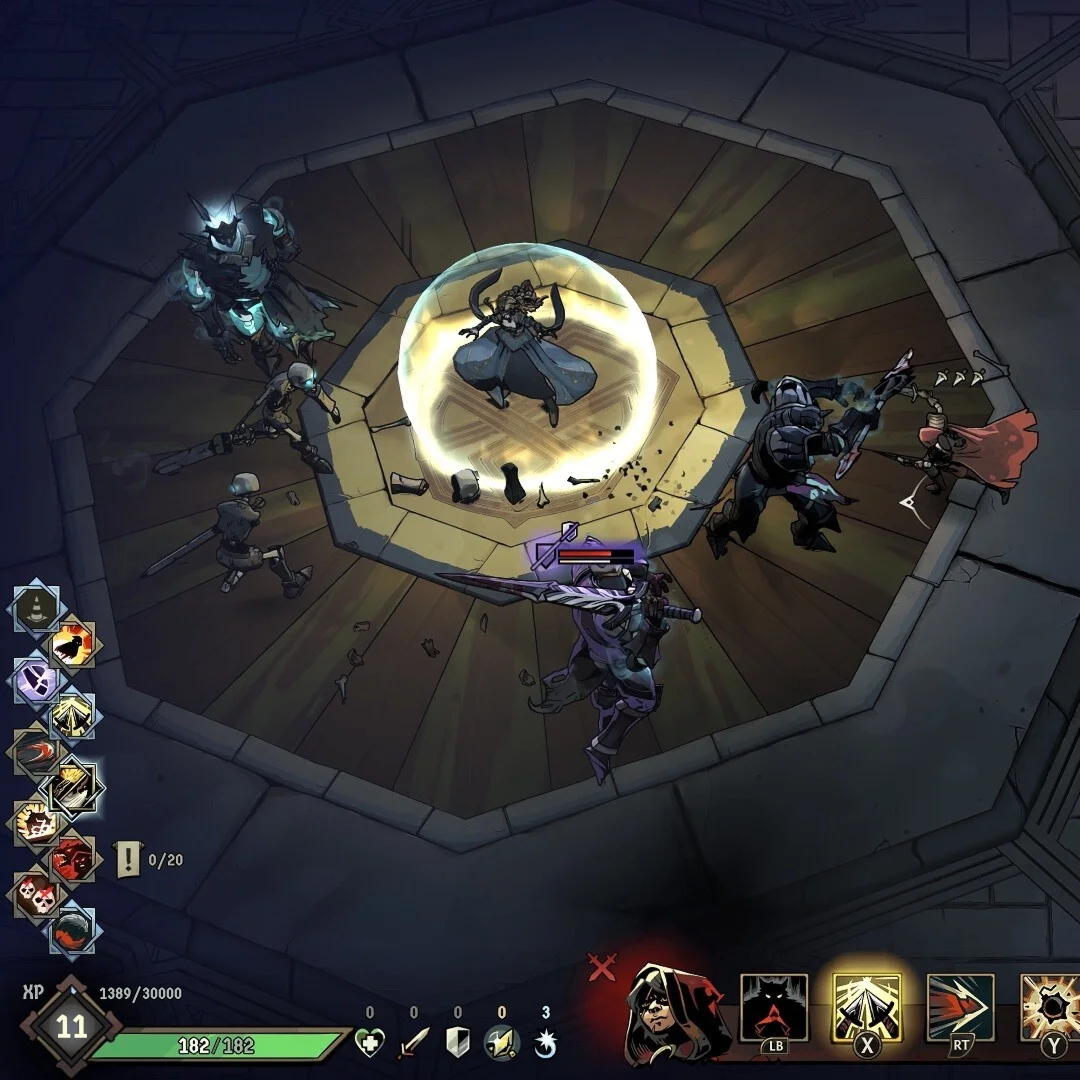Use the glowing twin daggers ability
The width and height of the screenshot is (1080, 1080).
[867, 1008]
